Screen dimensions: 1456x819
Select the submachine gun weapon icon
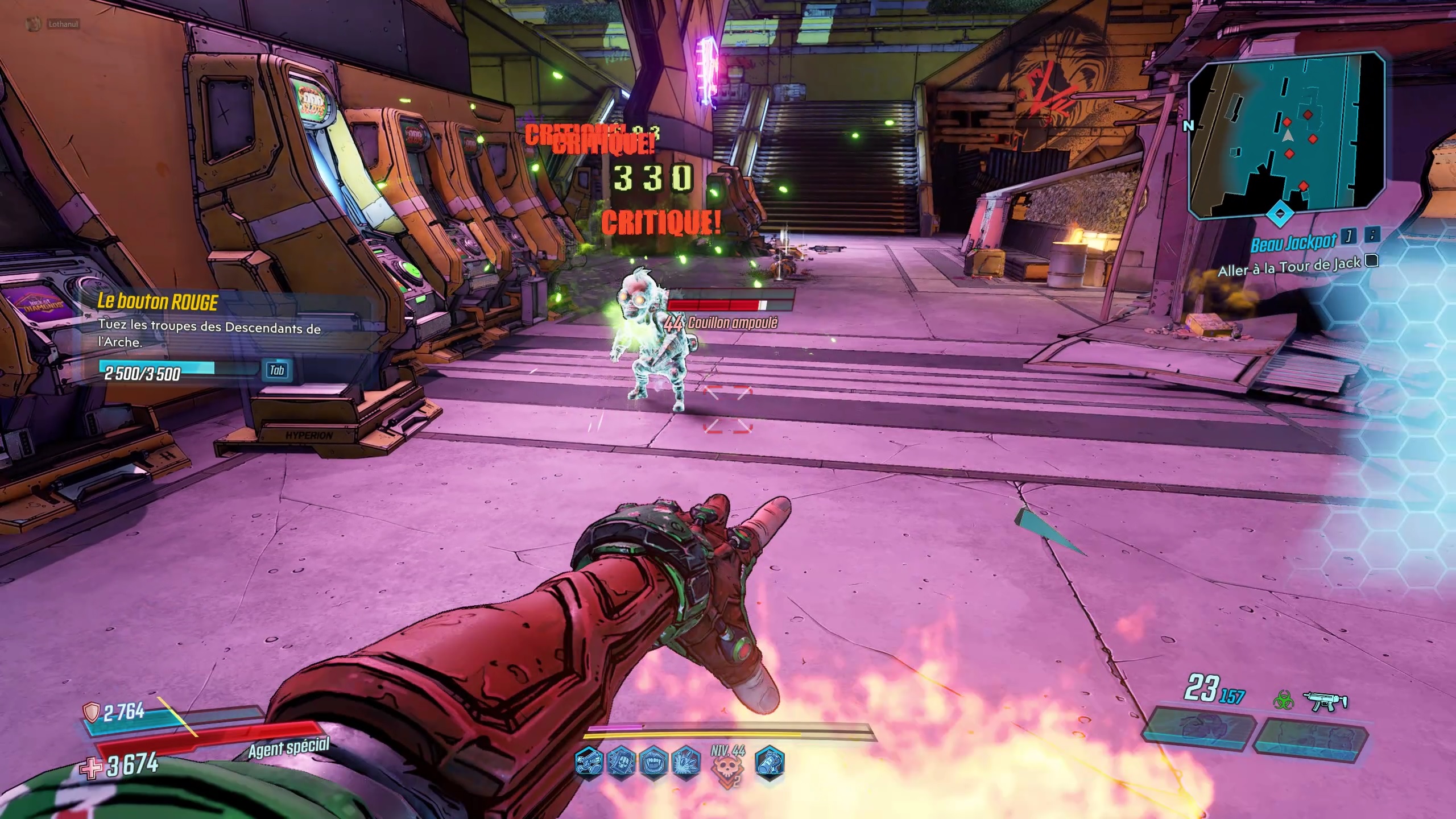click(1328, 702)
